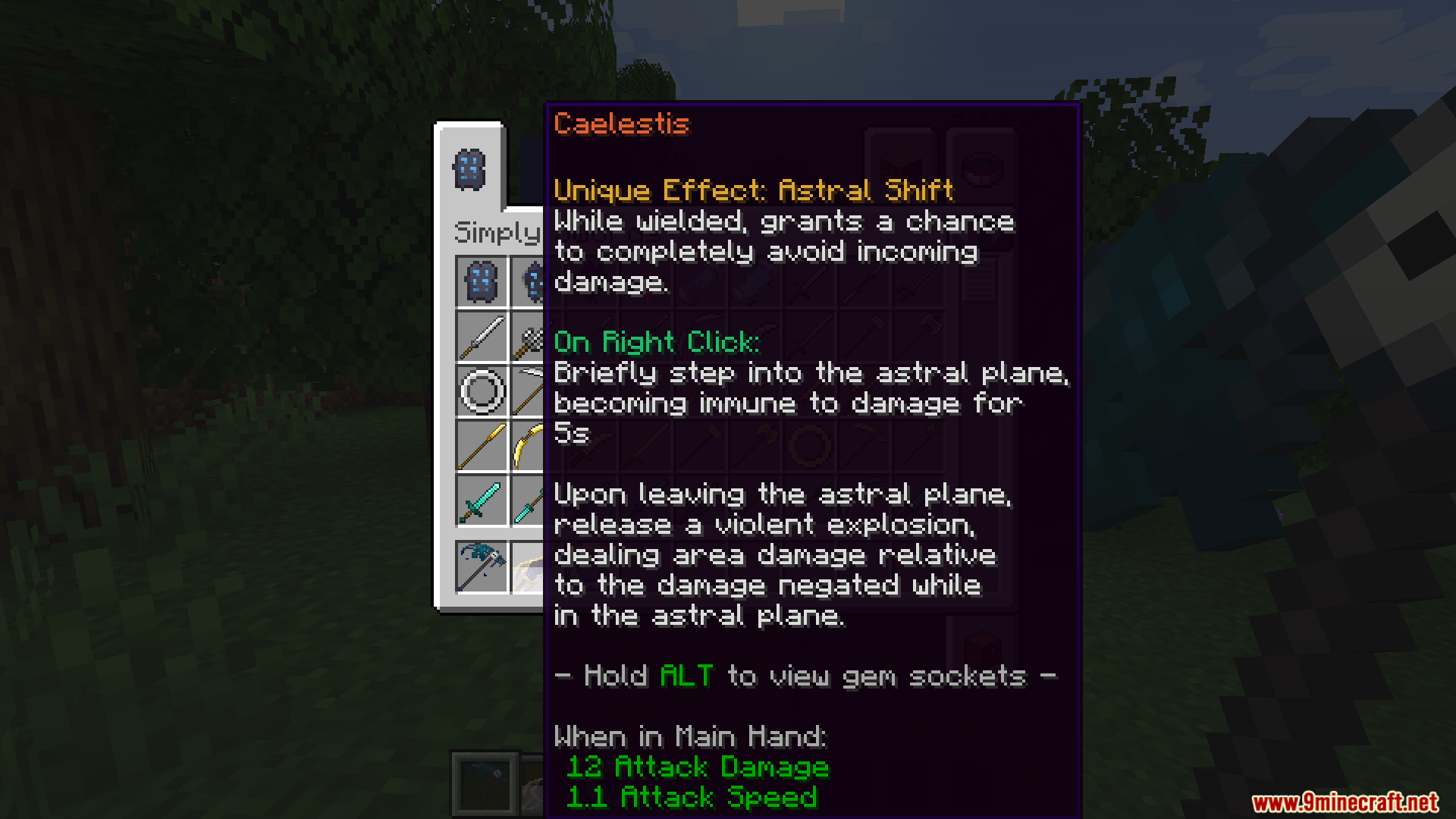Select the blue chestplate in the first inventory slot
The image size is (1456, 819).
[480, 281]
